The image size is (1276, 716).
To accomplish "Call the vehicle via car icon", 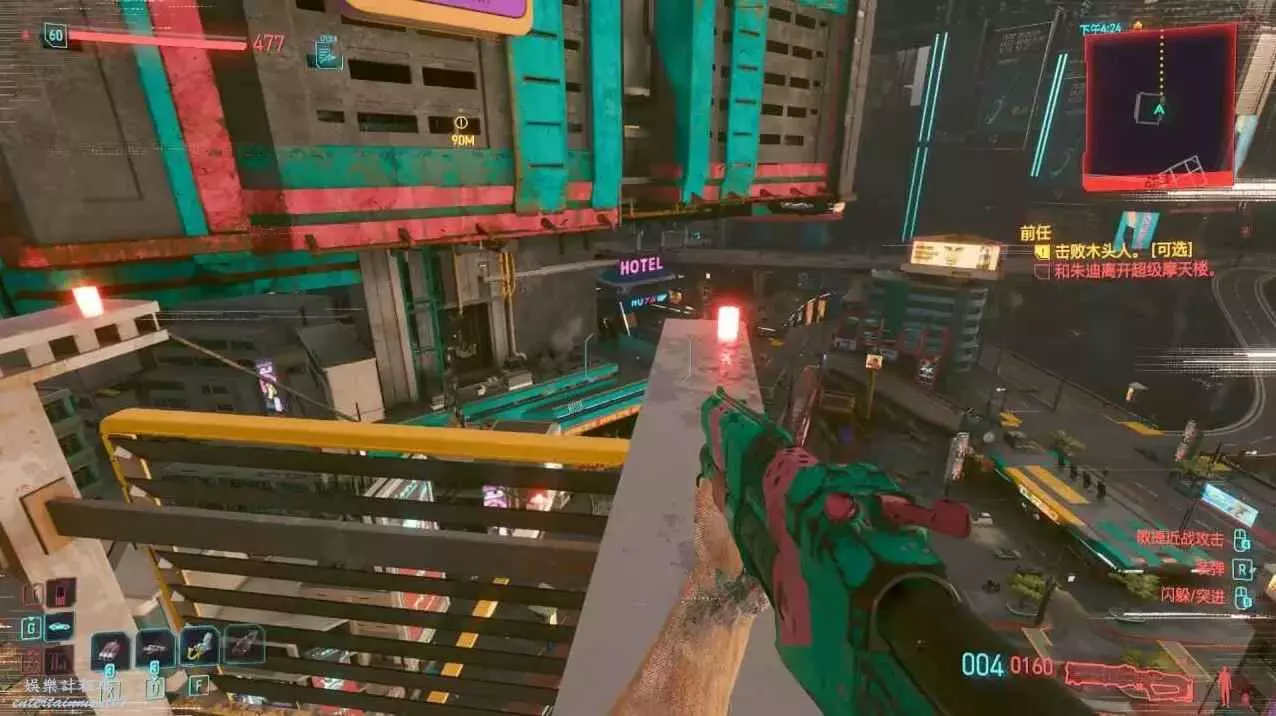I will 59,627.
